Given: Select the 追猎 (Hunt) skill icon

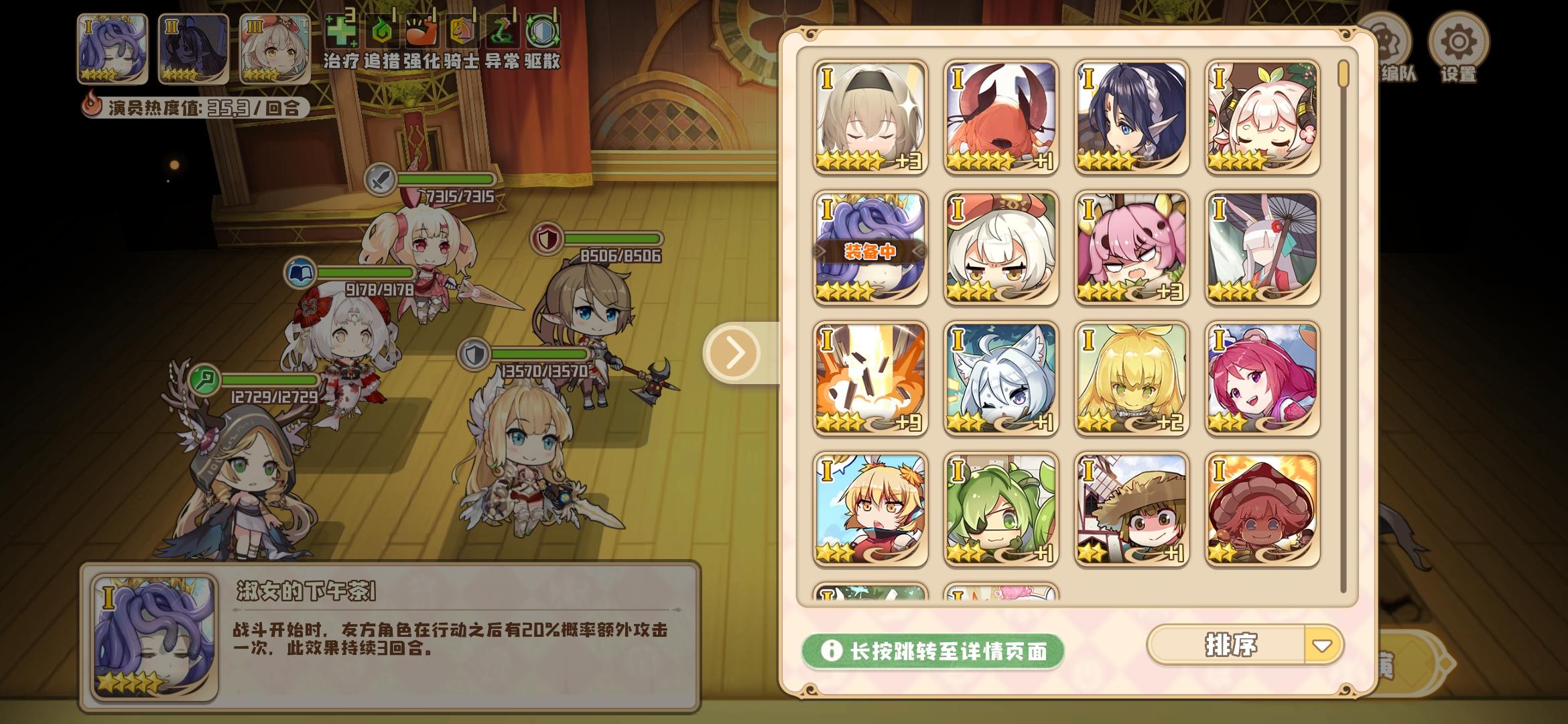Looking at the screenshot, I should tap(383, 30).
